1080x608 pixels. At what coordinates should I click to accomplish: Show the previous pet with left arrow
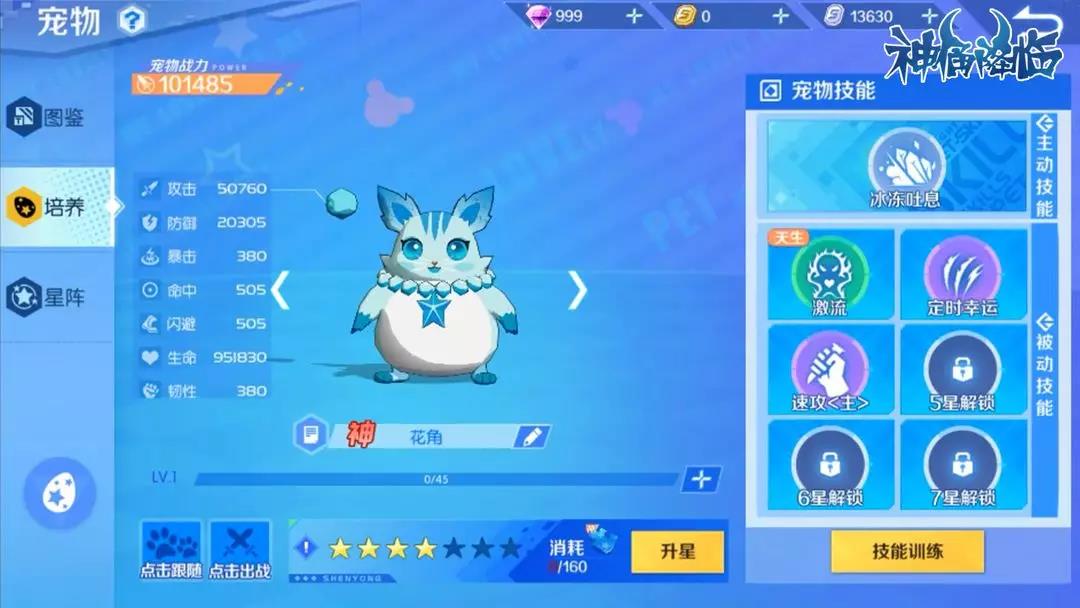281,290
